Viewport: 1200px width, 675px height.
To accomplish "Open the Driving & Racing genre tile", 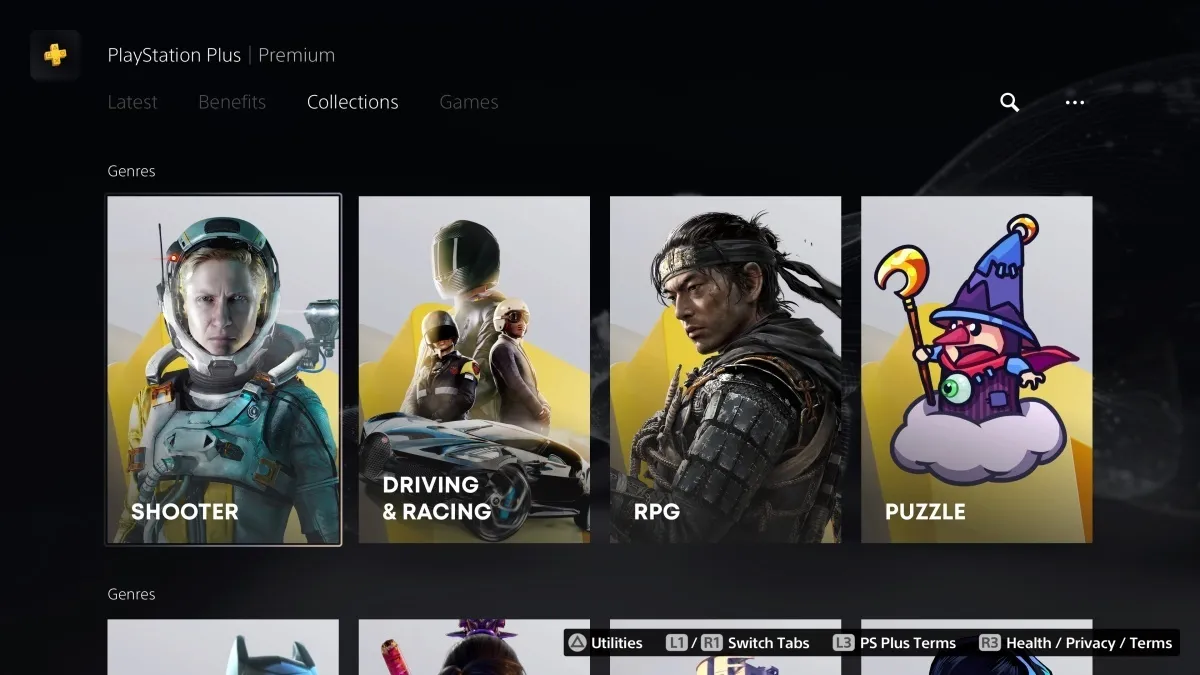I will (474, 370).
